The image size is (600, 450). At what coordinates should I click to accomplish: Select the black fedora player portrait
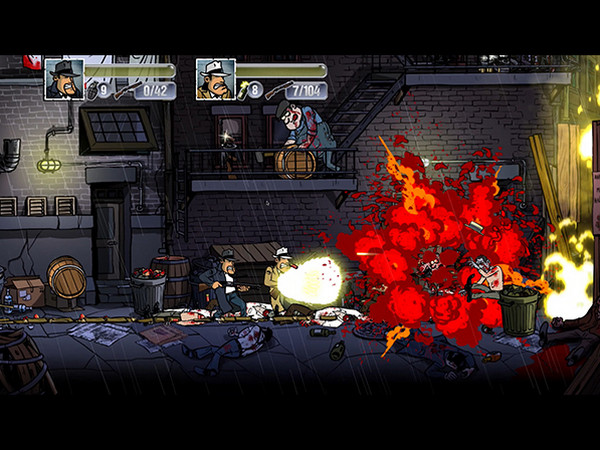pyautogui.click(x=64, y=79)
